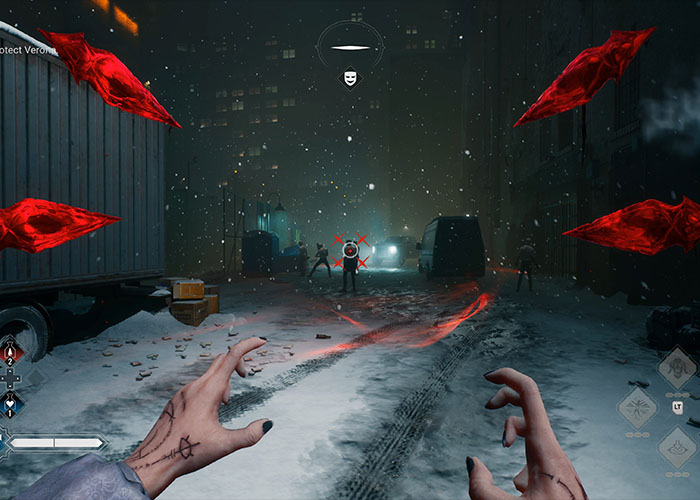Activate the downward-arrow ripple ability diamond

point(677,446)
